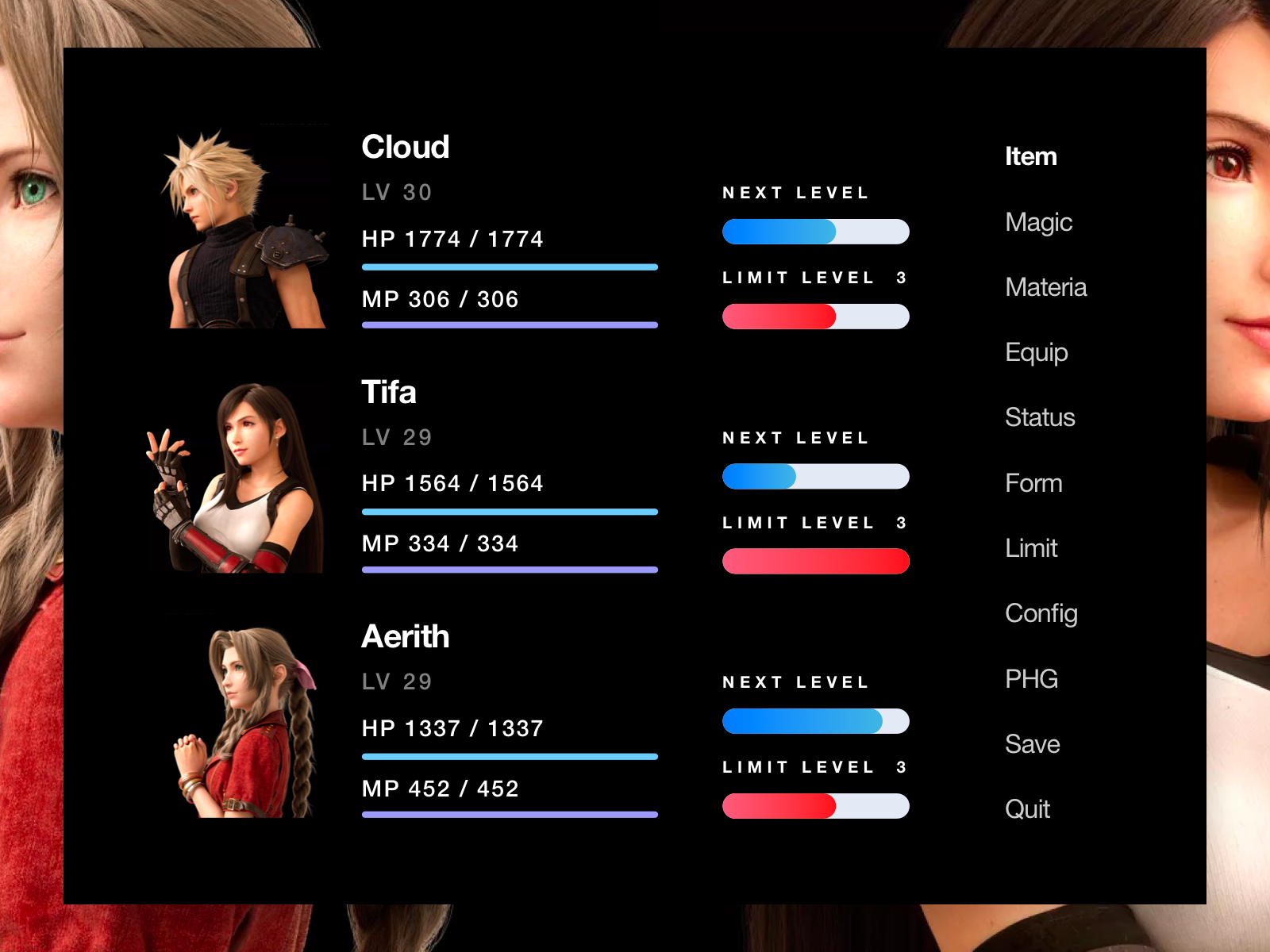Click Cloud's Next Level progress bar

click(816, 232)
